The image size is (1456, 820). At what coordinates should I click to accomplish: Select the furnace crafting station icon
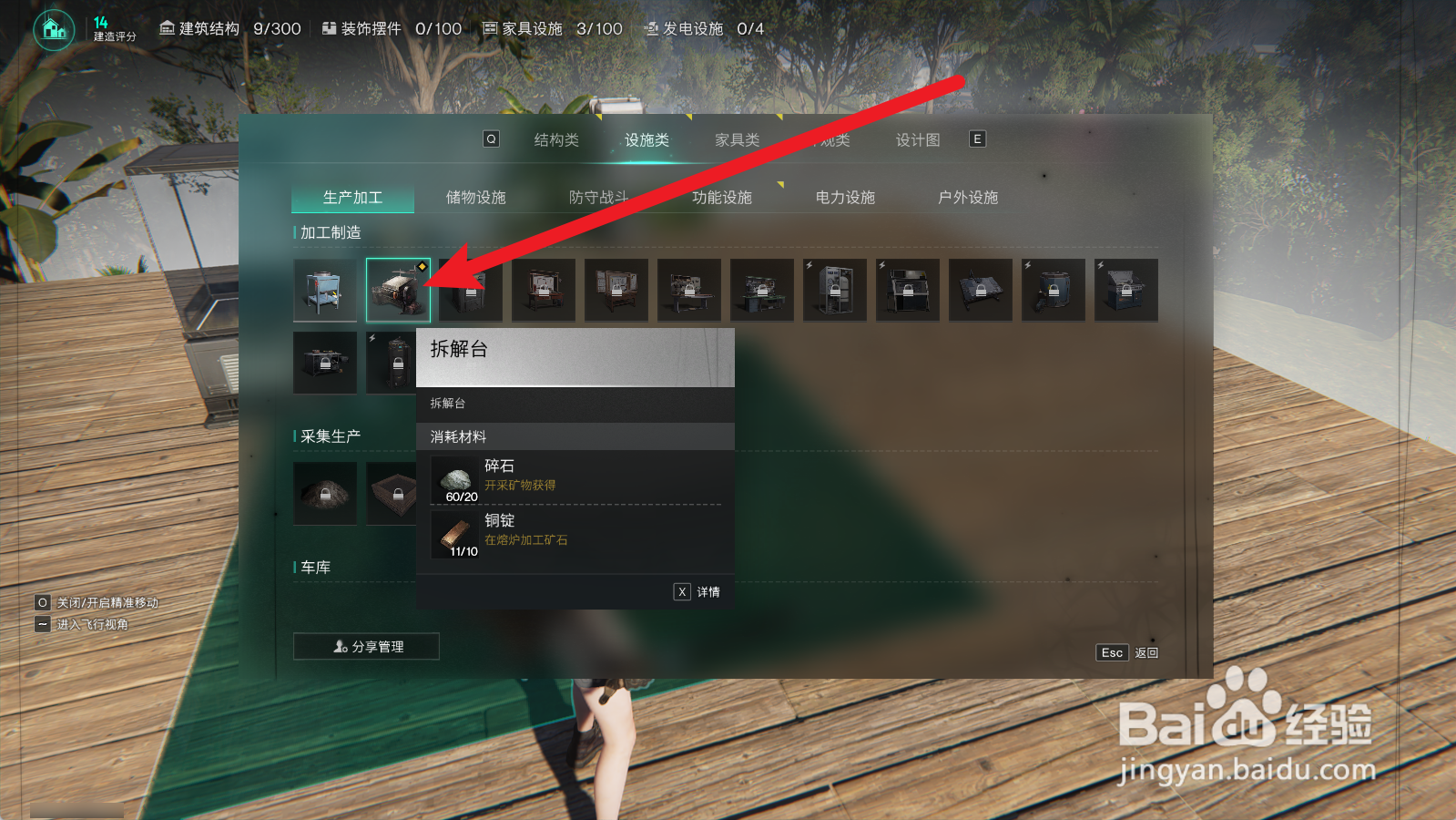tap(325, 290)
